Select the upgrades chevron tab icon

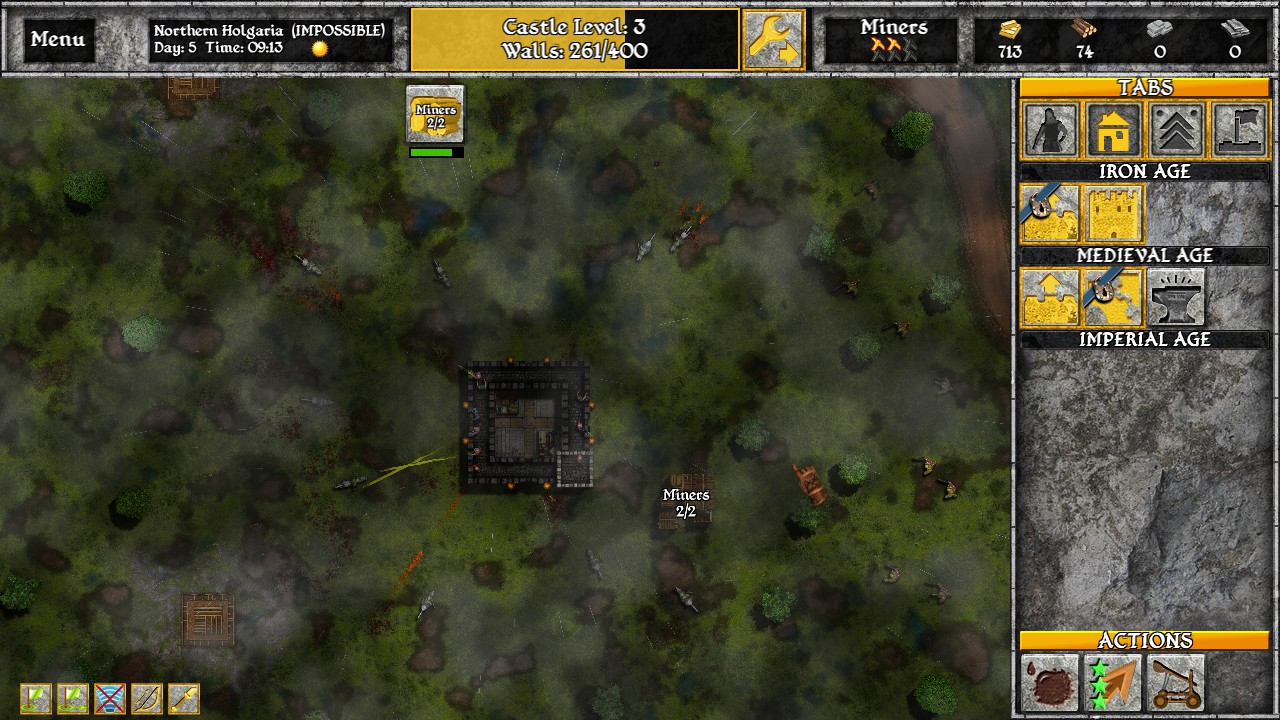click(x=1176, y=131)
